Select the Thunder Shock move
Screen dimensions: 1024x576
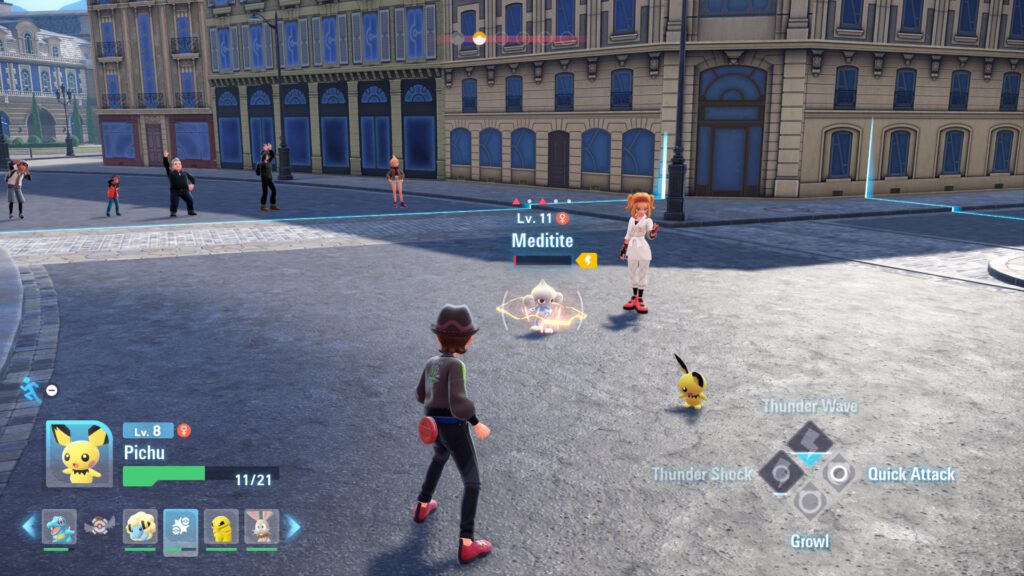tap(779, 472)
